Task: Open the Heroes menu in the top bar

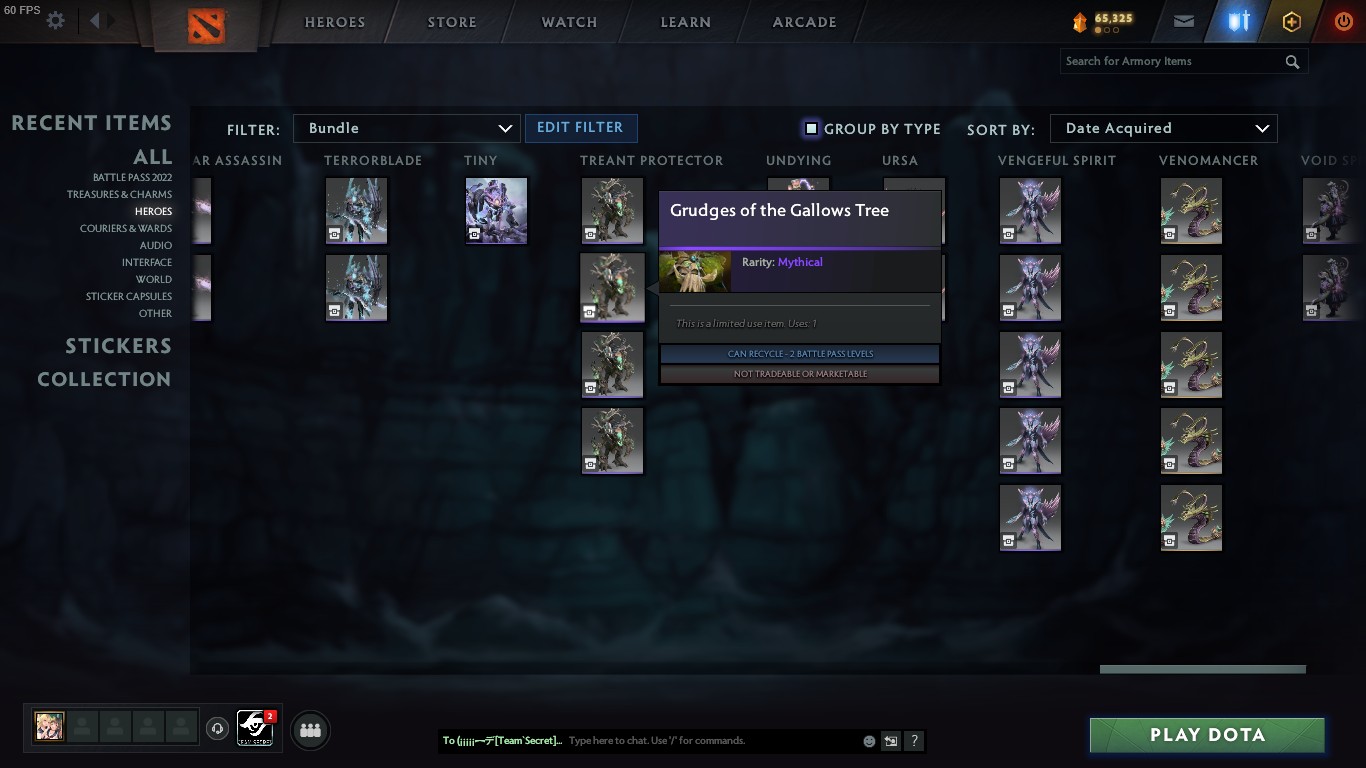Action: (x=334, y=21)
